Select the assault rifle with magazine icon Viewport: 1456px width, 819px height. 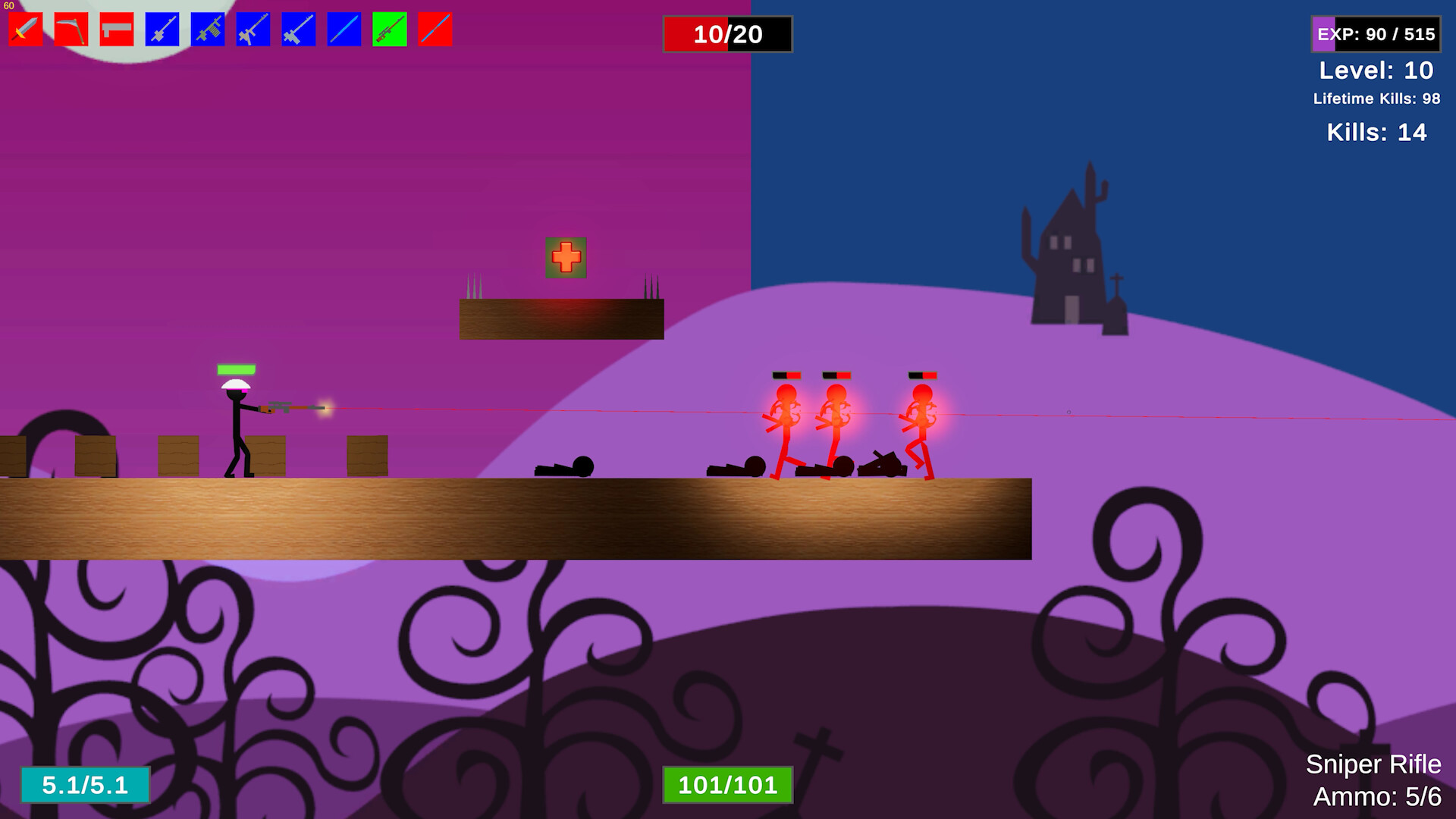tap(206, 30)
